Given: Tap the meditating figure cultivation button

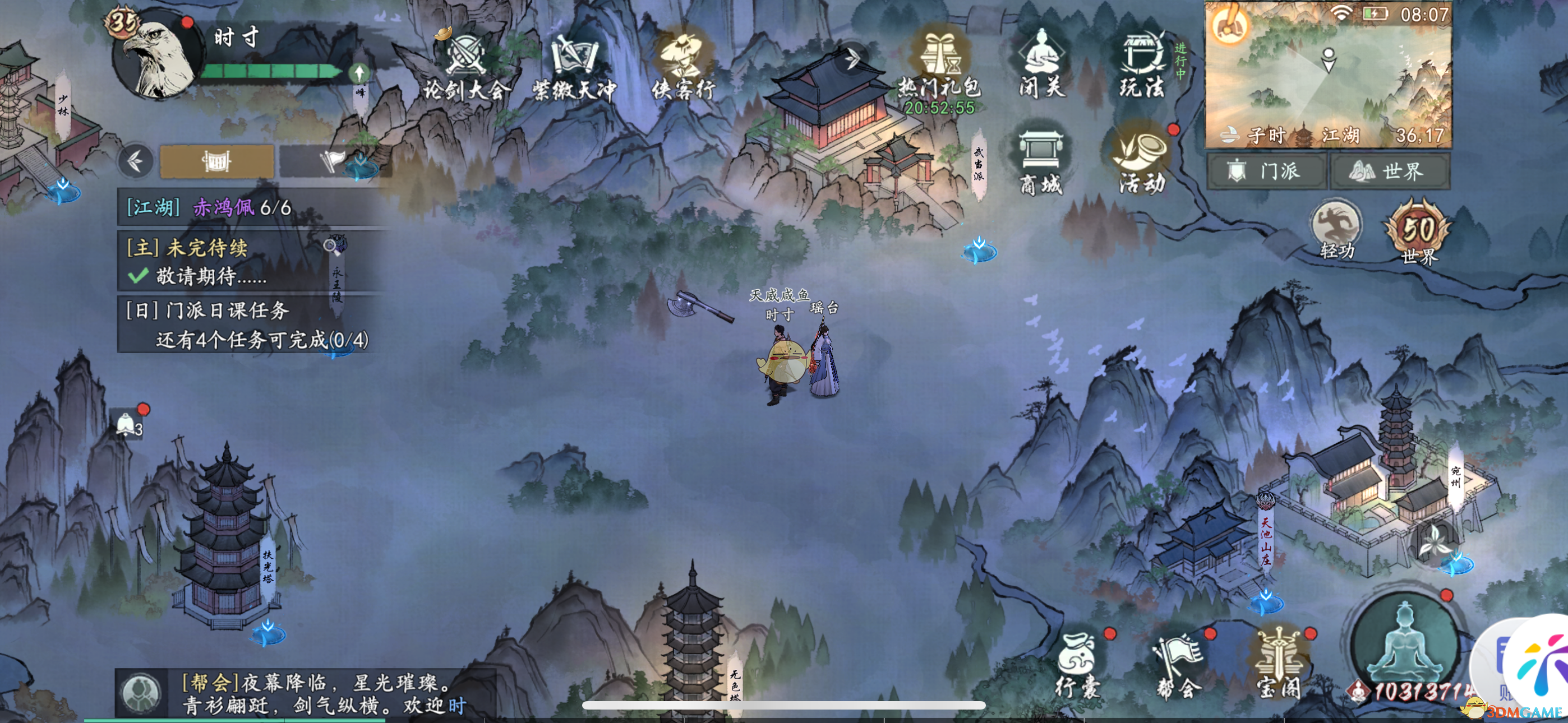Looking at the screenshot, I should click(1405, 644).
